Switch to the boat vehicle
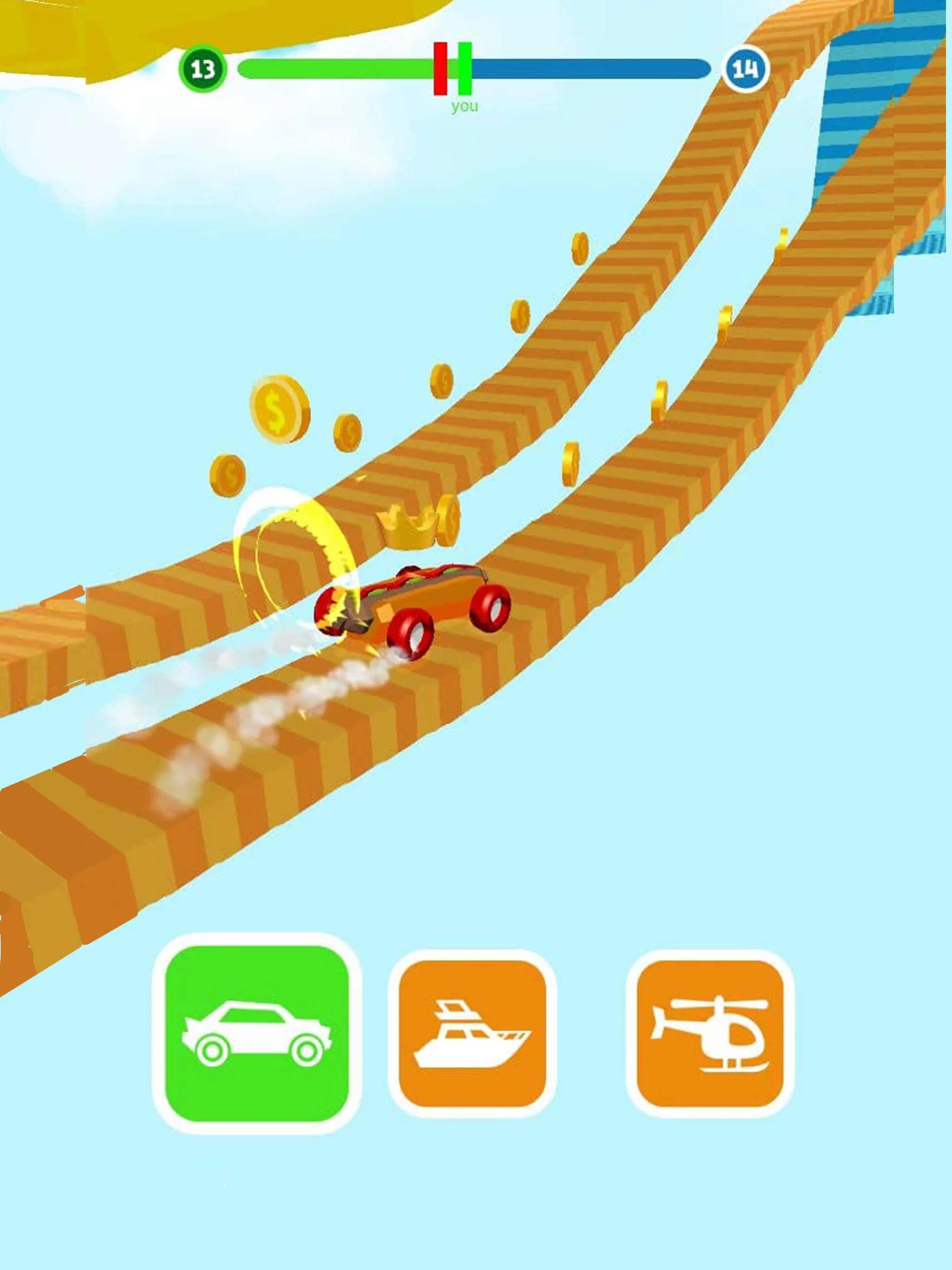The height and width of the screenshot is (1270, 952). [472, 1033]
